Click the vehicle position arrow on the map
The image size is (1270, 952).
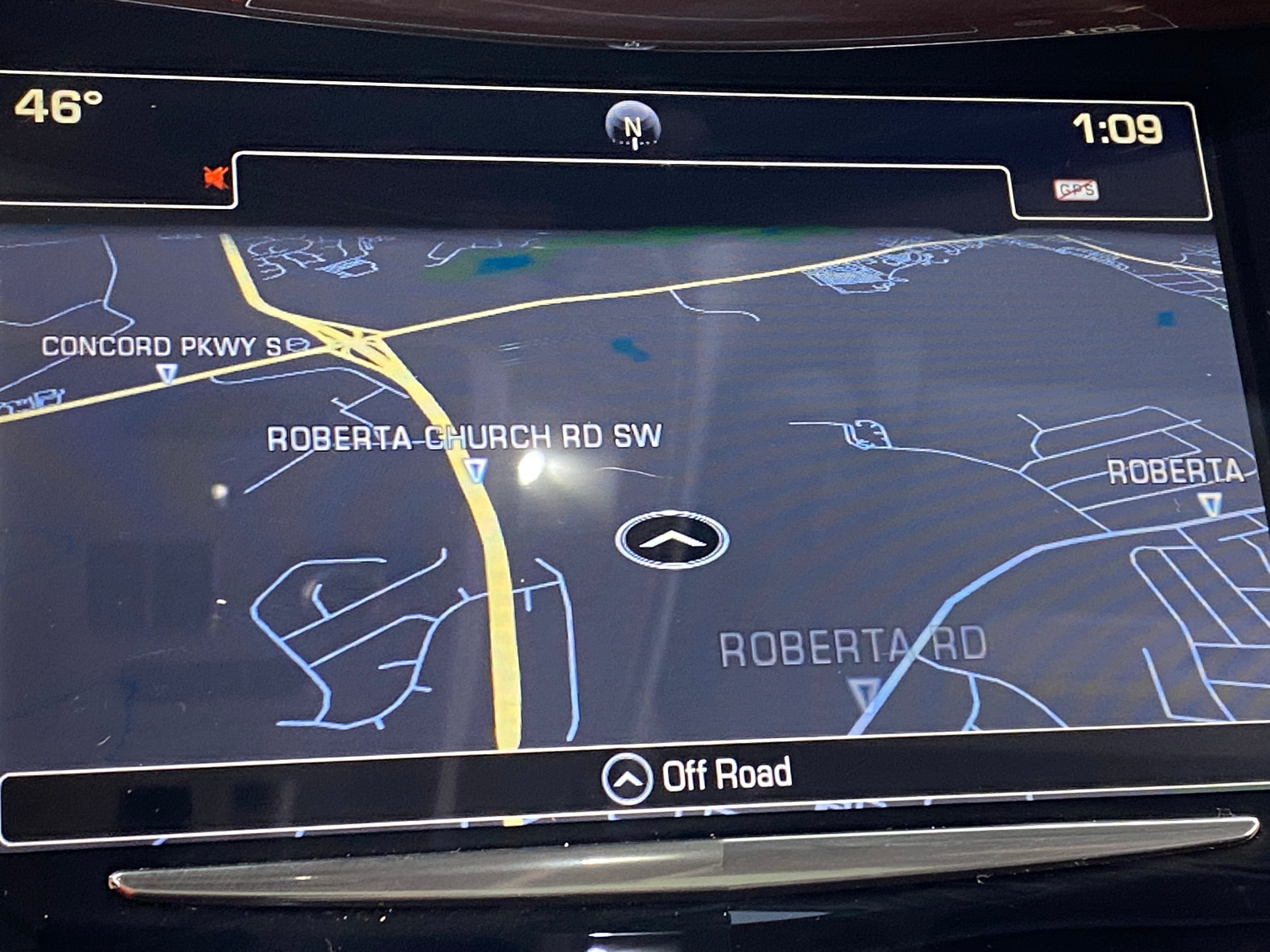(x=672, y=539)
